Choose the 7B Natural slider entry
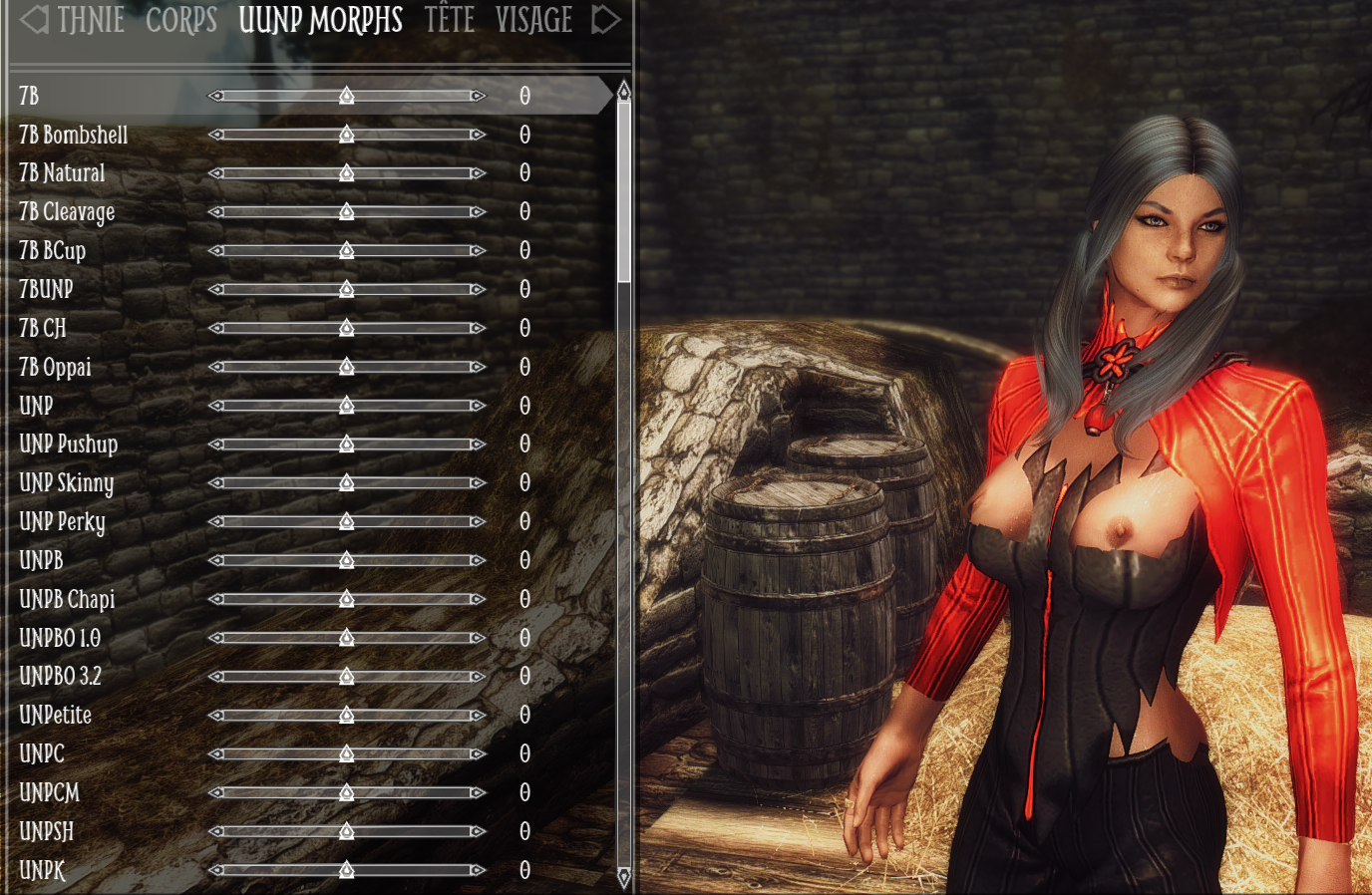The width and height of the screenshot is (1372, 895). [x=62, y=173]
